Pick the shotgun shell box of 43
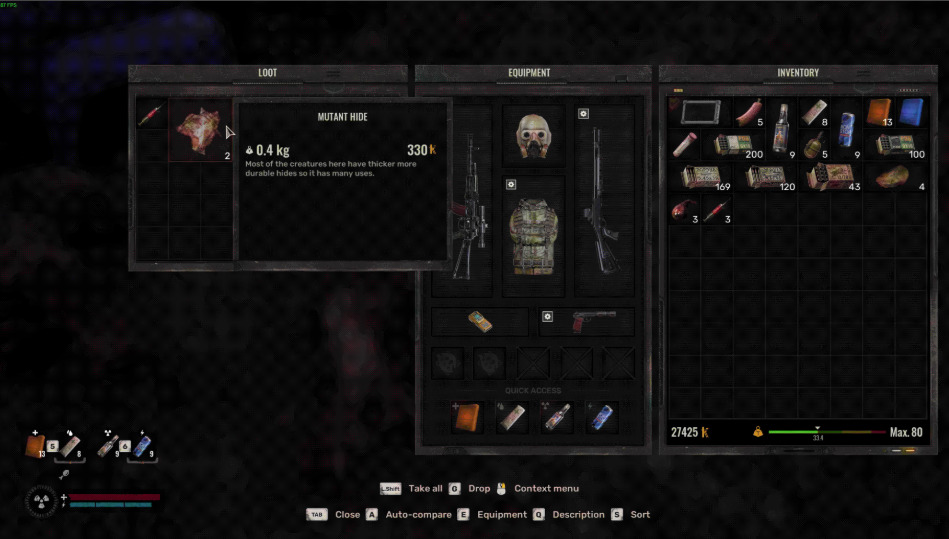This screenshot has width=949, height=539. [x=830, y=177]
